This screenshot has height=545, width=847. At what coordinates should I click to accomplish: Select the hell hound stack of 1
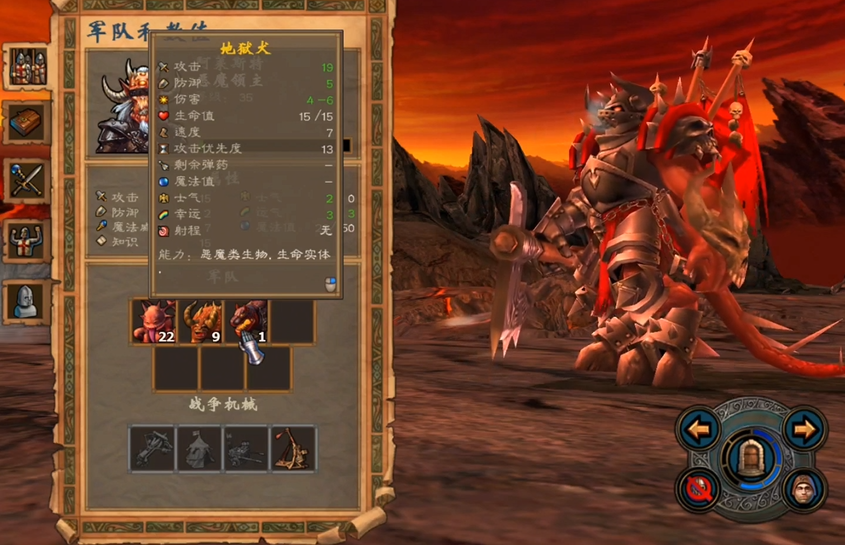(246, 322)
